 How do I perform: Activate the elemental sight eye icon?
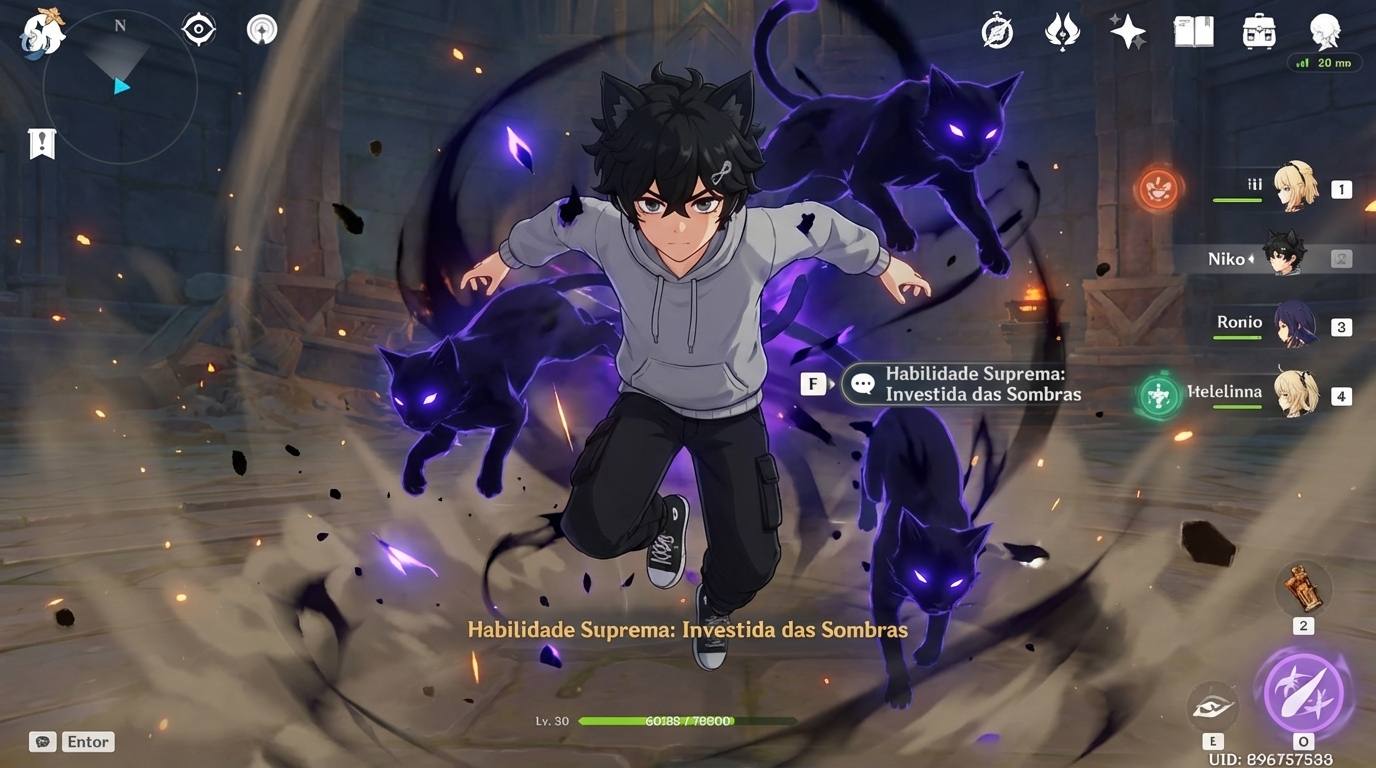coord(197,29)
